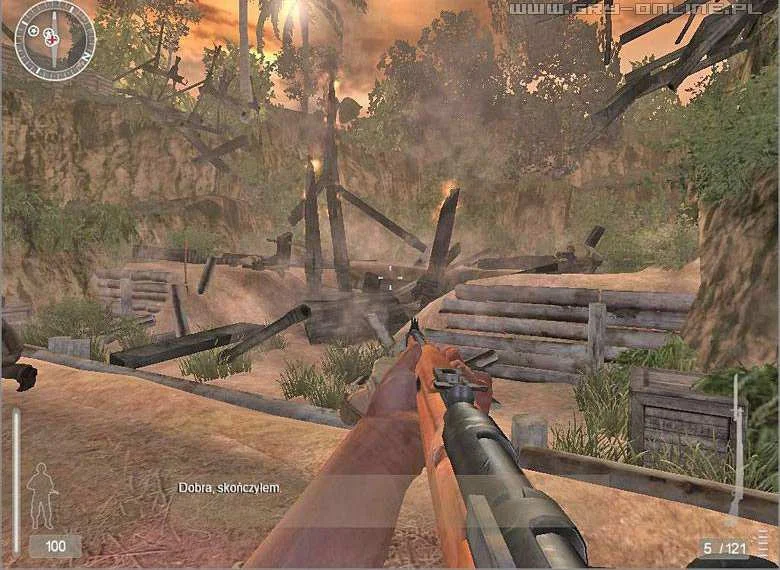Viewport: 780px width, 570px height.
Task: Select the soldier stance silhouette icon
Action: click(x=41, y=495)
